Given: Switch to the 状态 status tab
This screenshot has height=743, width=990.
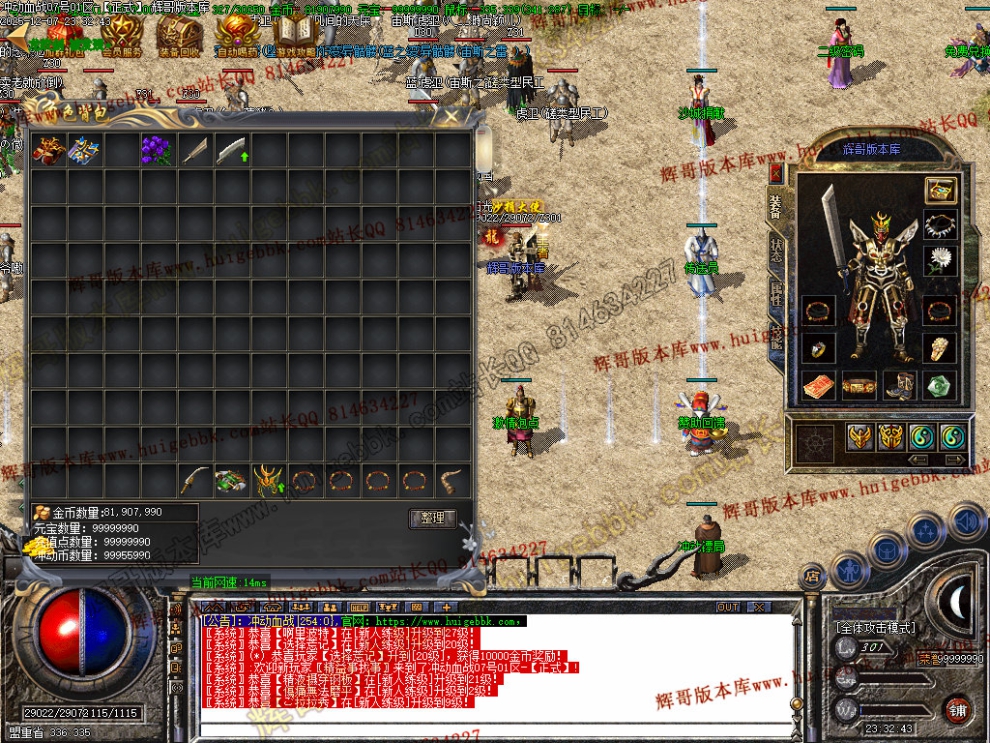Looking at the screenshot, I should point(776,251).
